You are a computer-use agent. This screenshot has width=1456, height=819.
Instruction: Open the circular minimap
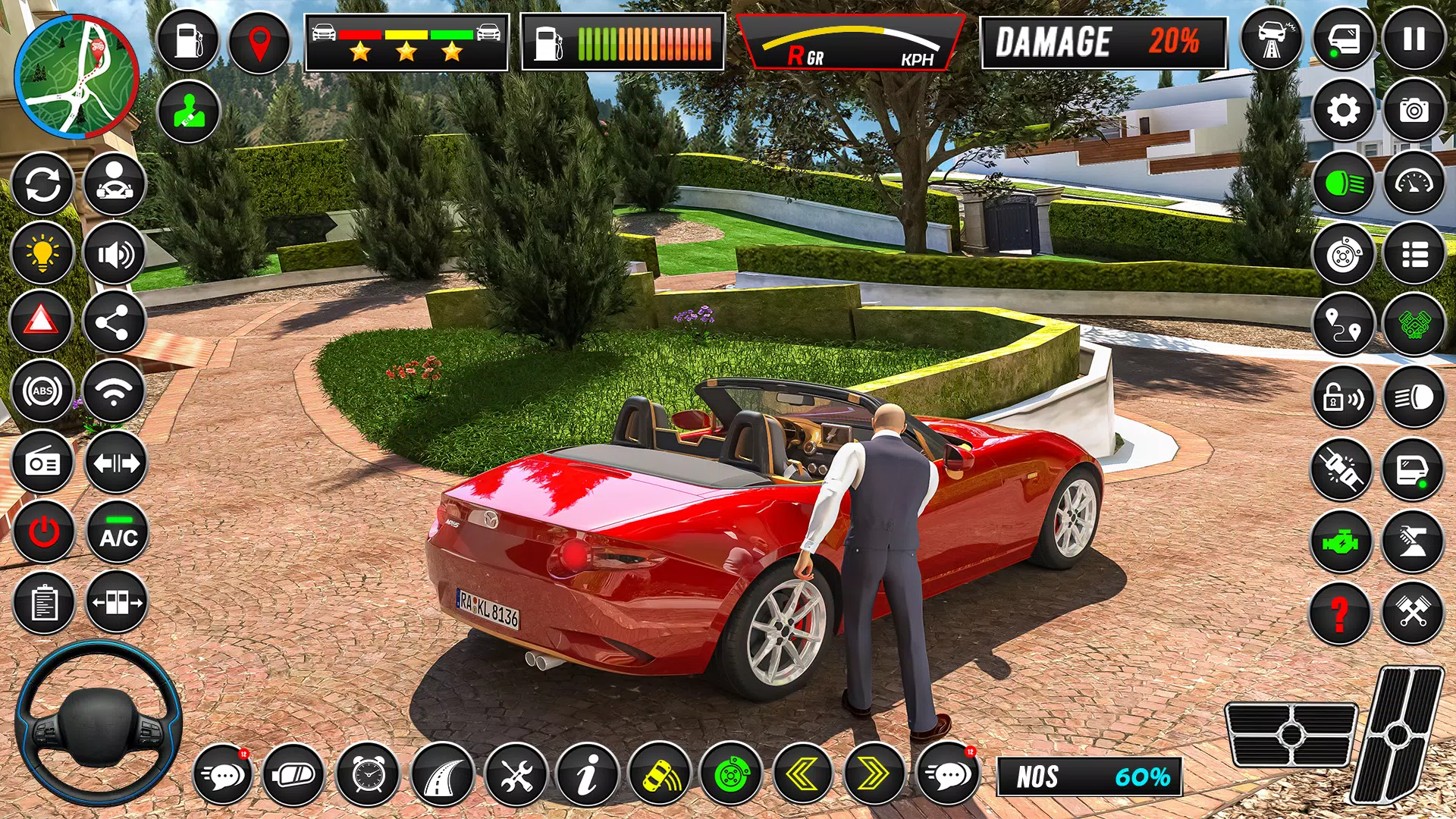pyautogui.click(x=76, y=77)
